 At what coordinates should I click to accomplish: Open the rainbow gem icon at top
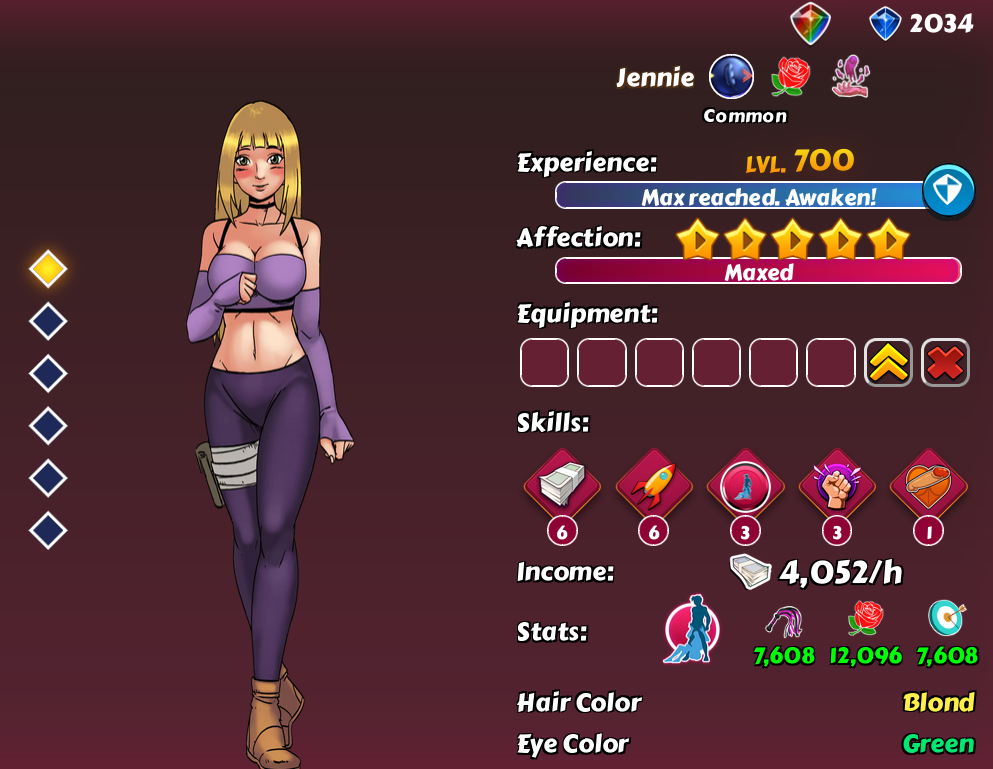[810, 23]
